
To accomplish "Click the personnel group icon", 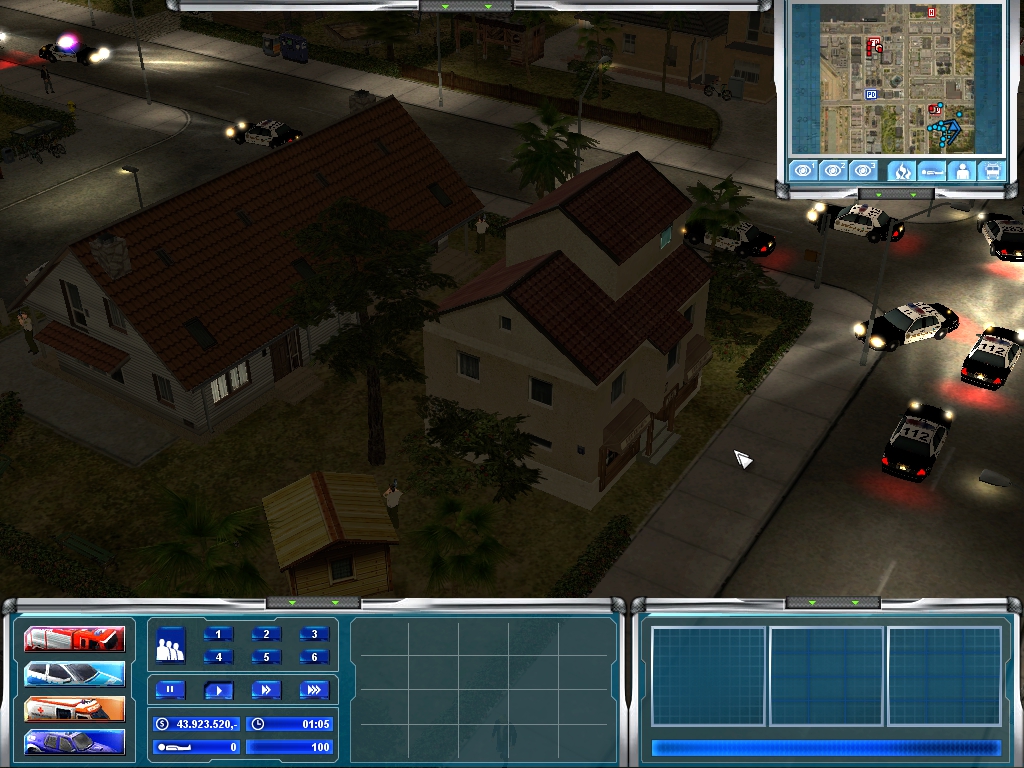I will coord(171,645).
